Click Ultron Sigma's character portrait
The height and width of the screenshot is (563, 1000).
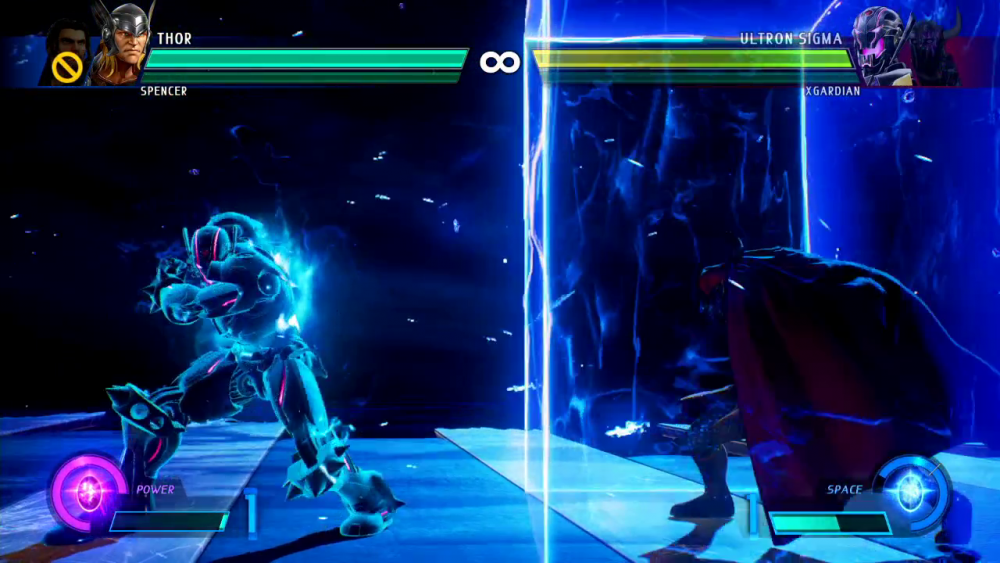coord(881,45)
